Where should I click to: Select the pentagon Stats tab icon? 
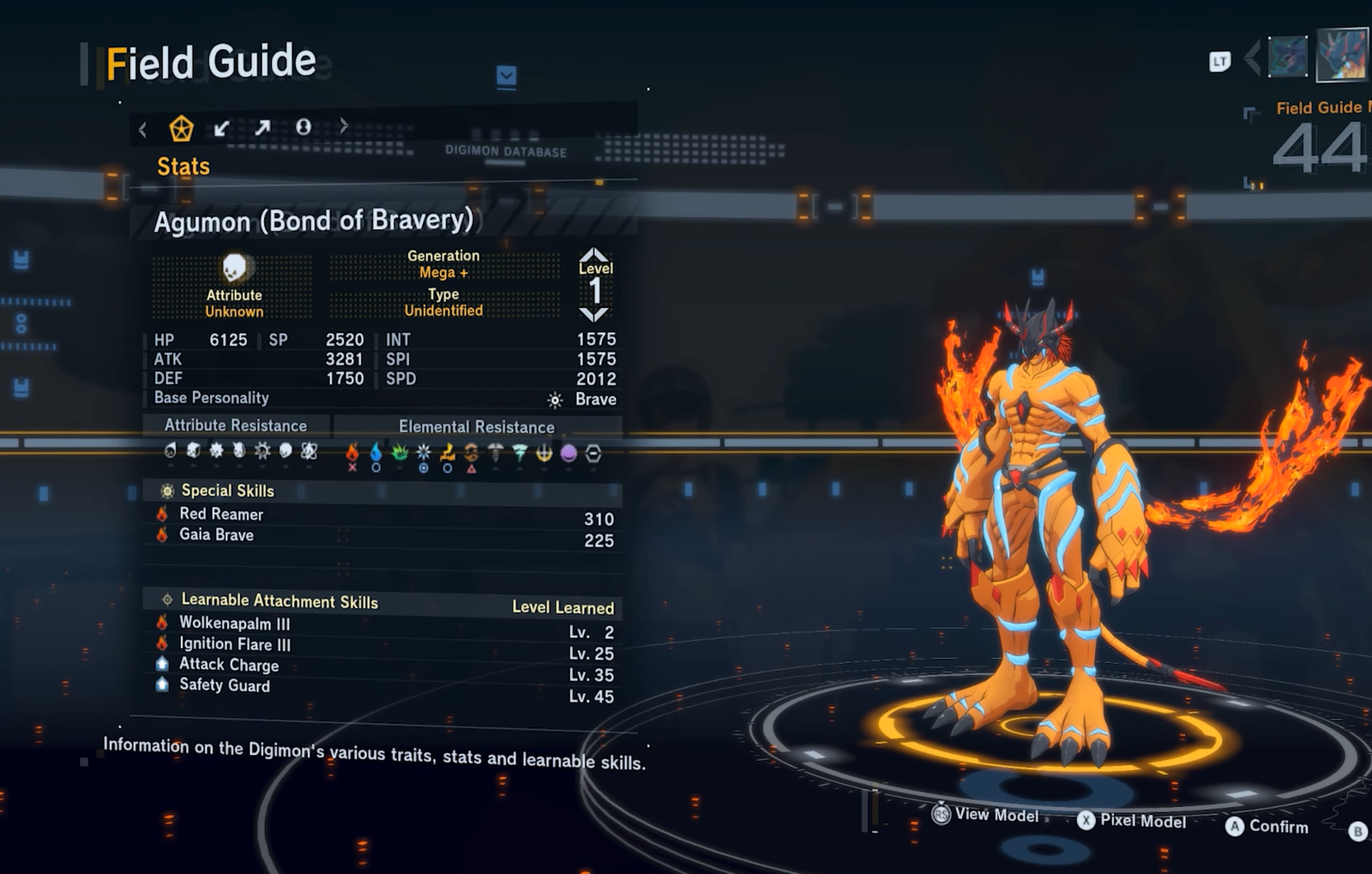[181, 129]
